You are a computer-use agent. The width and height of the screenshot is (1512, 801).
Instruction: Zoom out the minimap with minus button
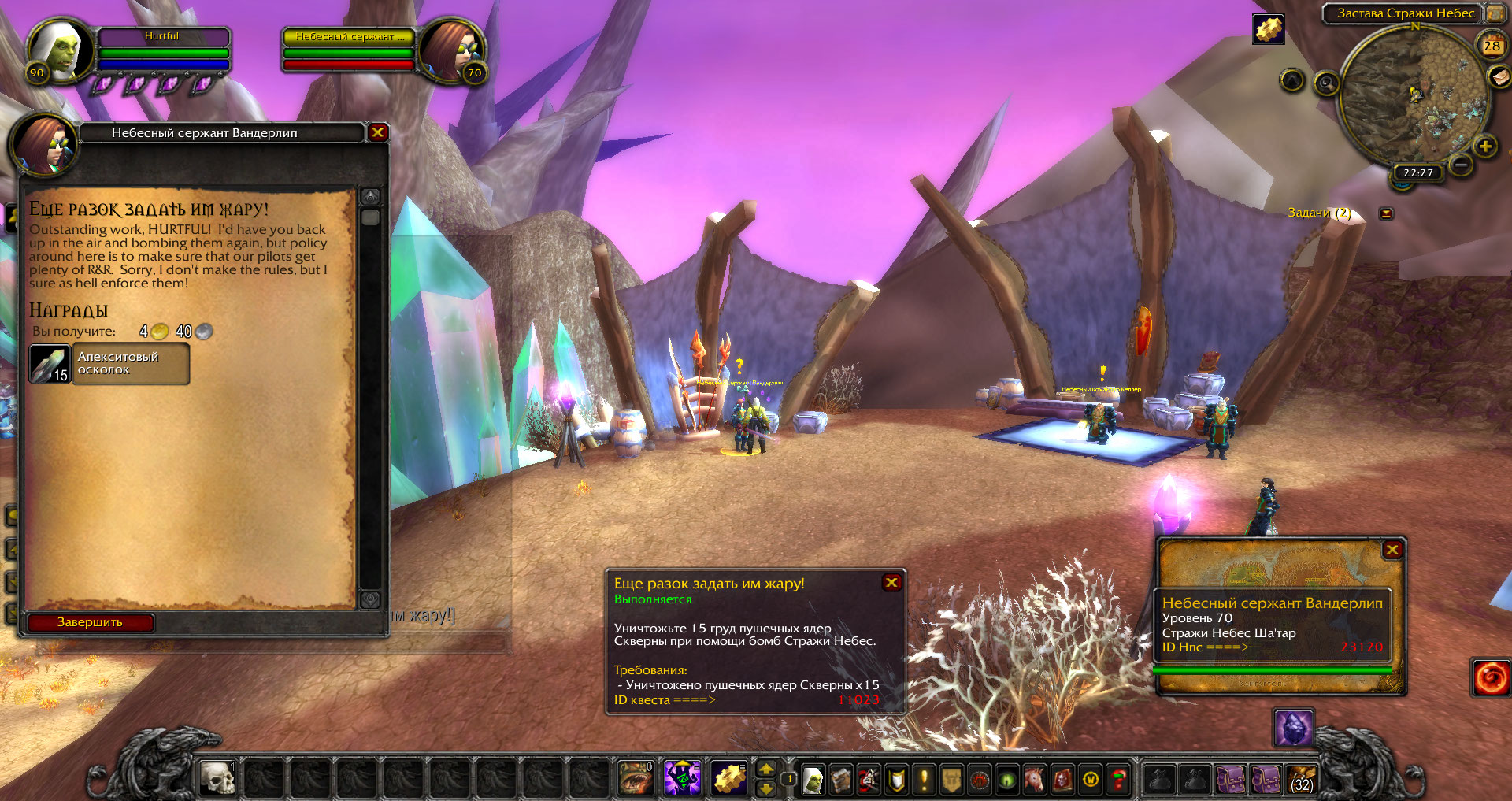[1461, 165]
